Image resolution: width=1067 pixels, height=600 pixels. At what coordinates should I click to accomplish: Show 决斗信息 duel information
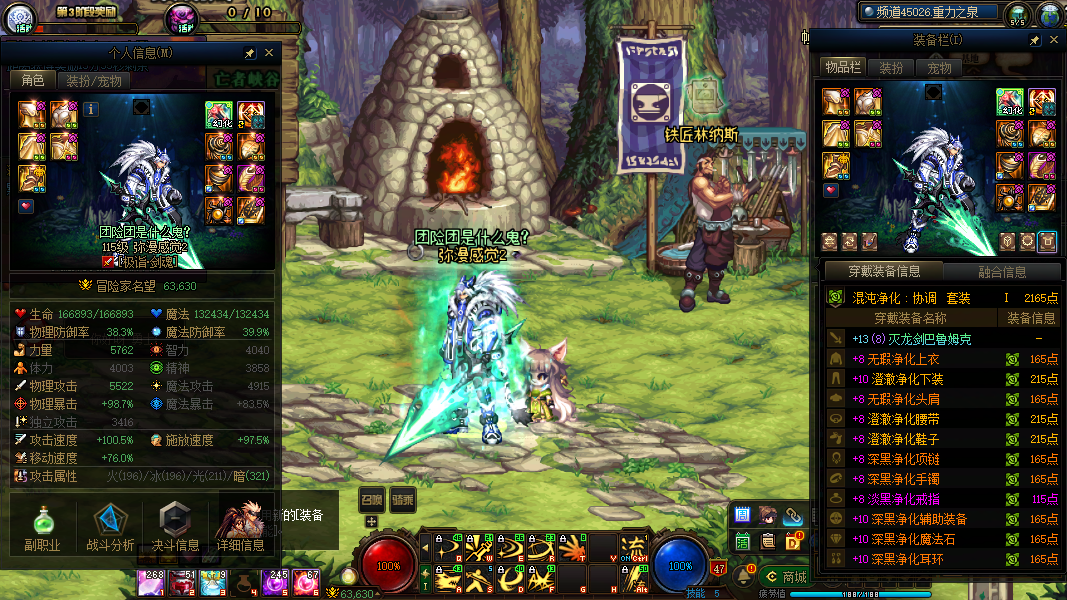(x=174, y=527)
